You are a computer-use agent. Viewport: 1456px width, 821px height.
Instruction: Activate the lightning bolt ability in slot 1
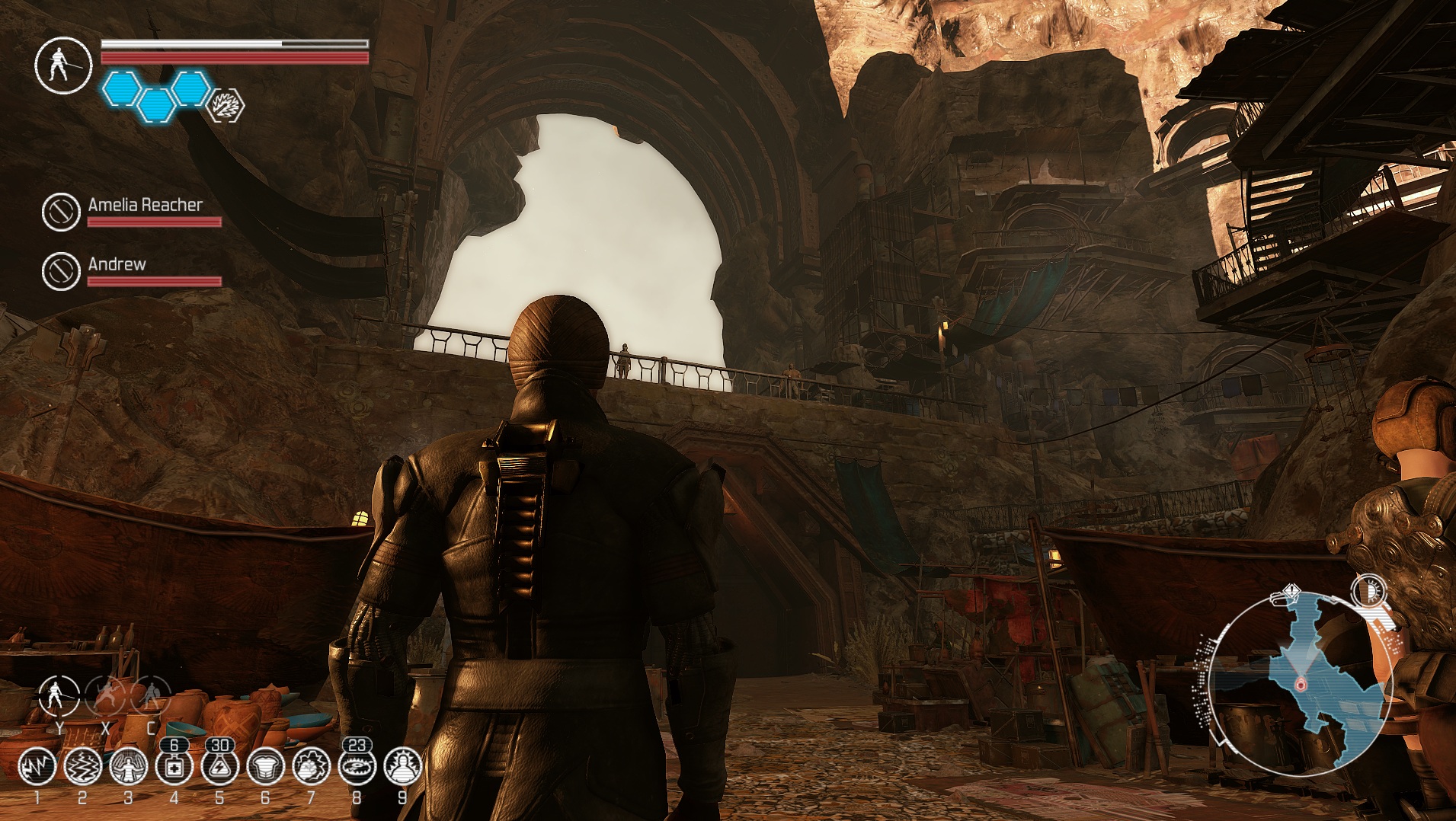click(37, 766)
